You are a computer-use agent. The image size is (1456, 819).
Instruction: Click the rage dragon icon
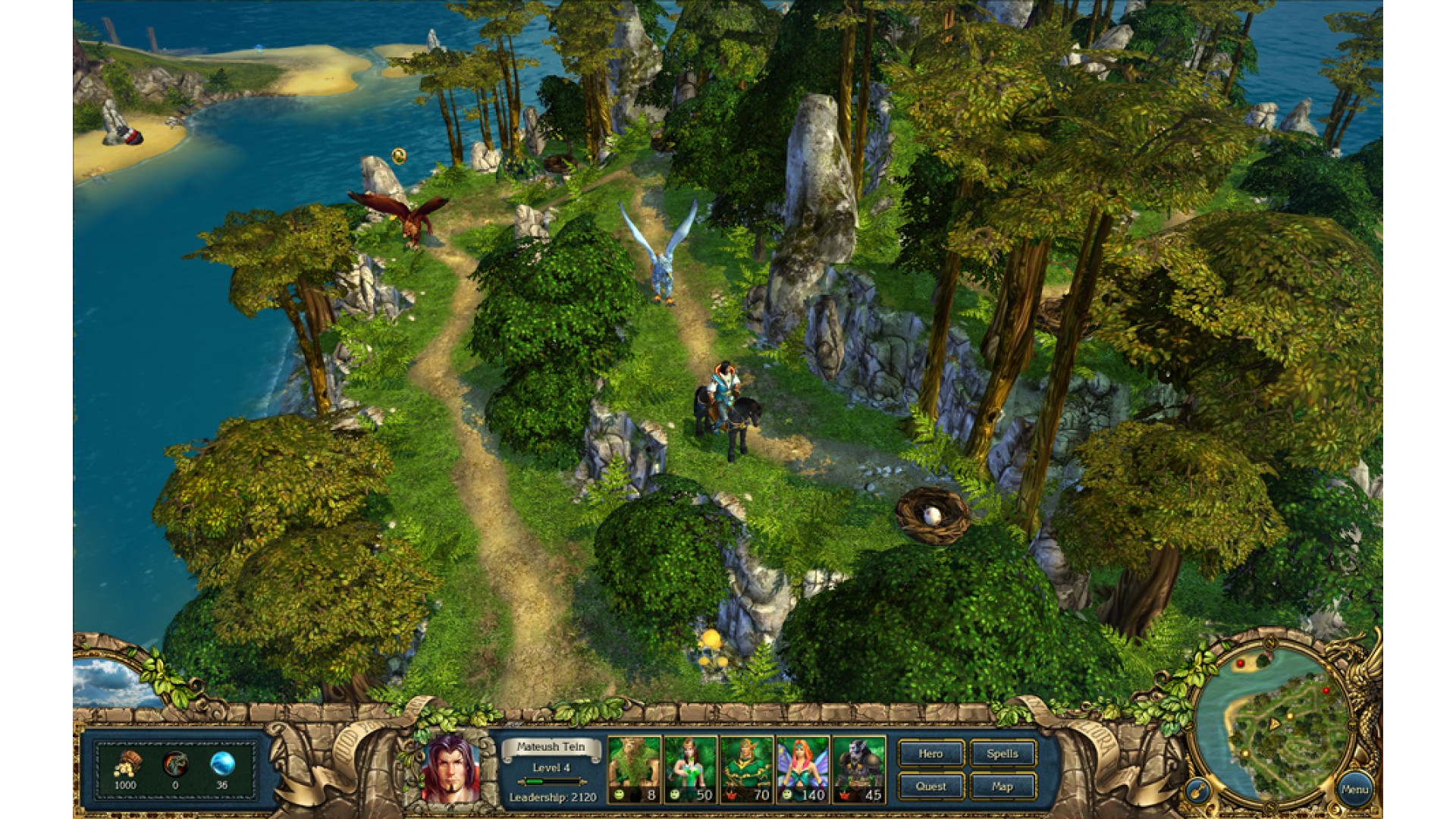point(175,764)
